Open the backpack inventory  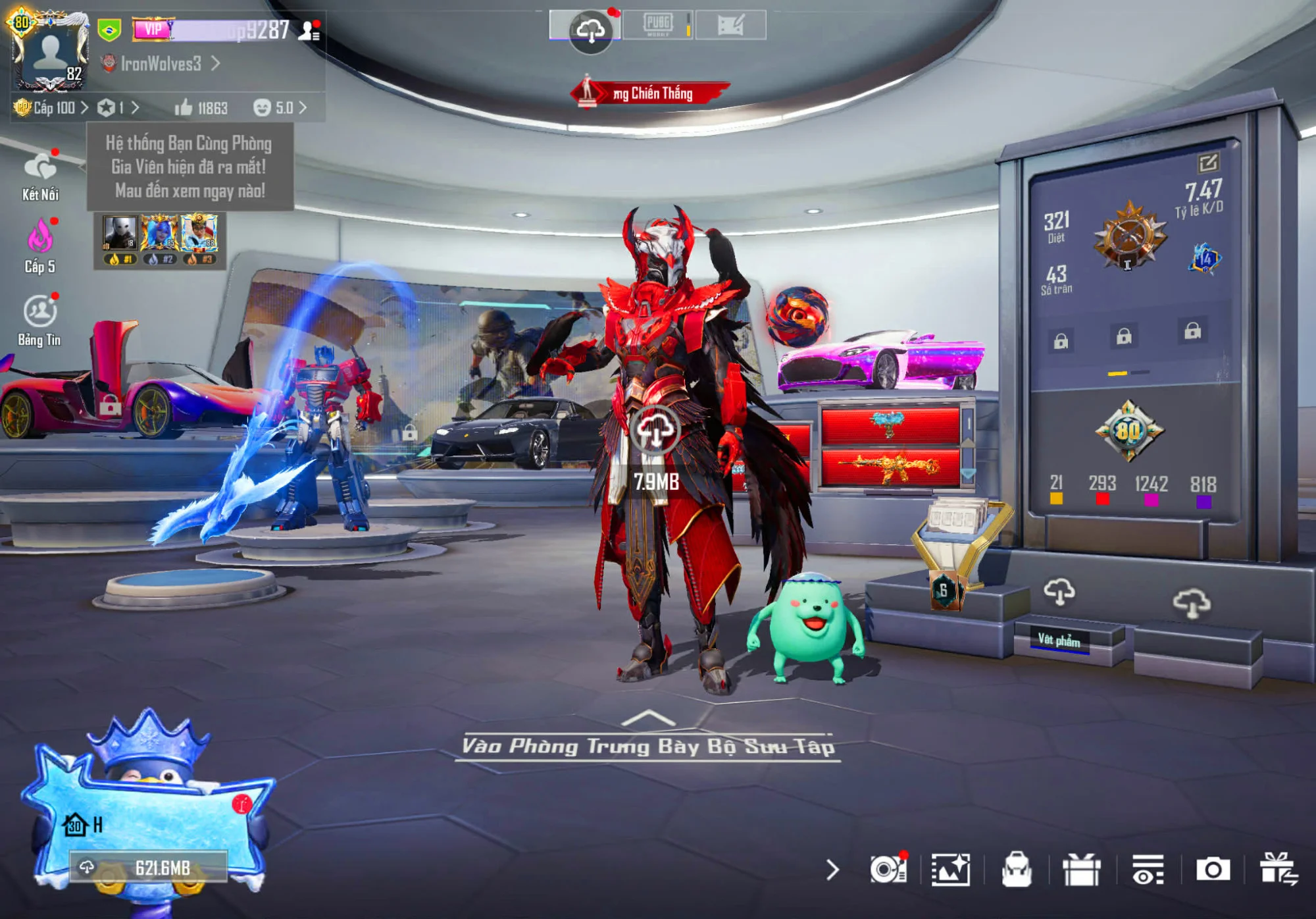(1017, 870)
